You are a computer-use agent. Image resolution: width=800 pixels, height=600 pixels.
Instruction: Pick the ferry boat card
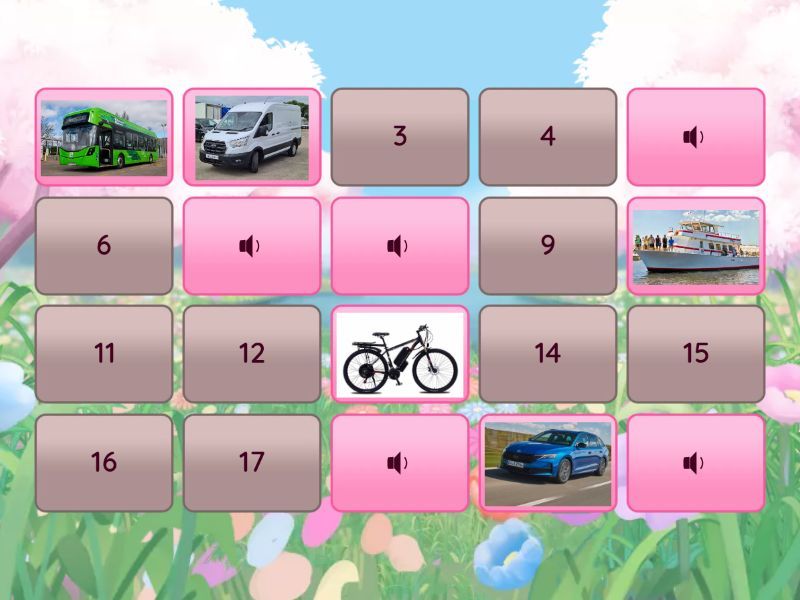point(696,246)
